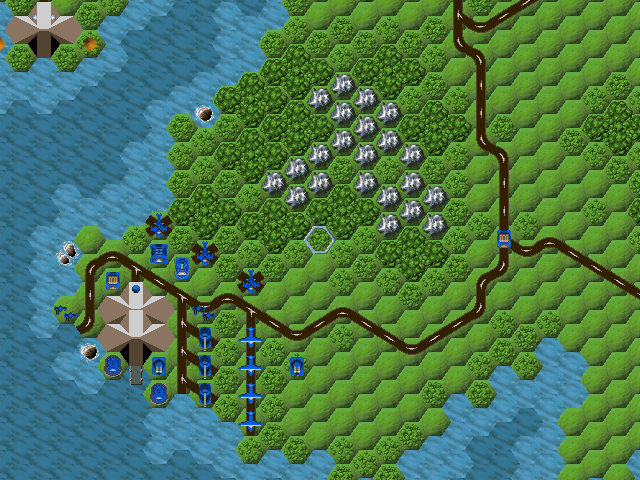Screen dimensions: 640x480
Task: Select the blue unit standing alone east of the aircraft column
Action: click(x=297, y=367)
